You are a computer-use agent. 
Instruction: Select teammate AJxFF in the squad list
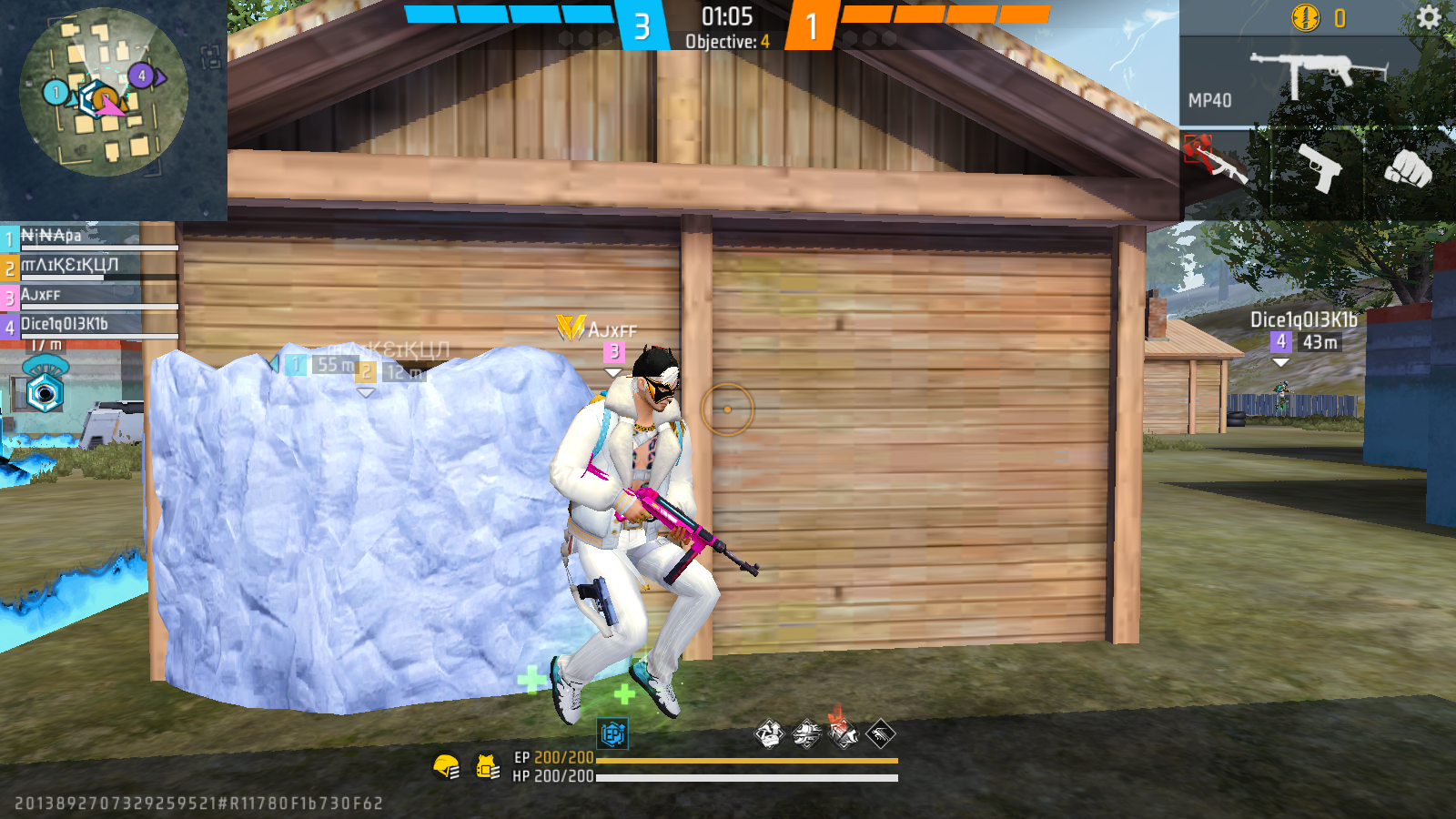click(x=89, y=296)
